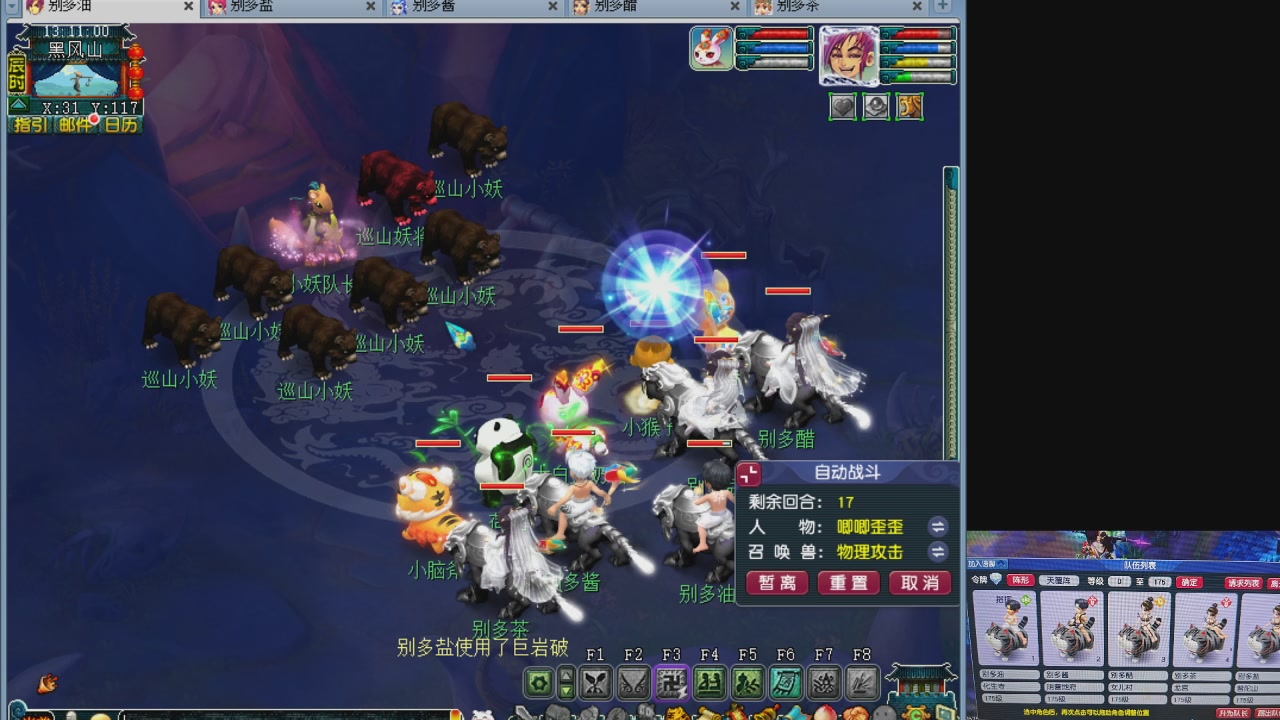The image size is (1280, 720).
Task: Open the 召唤兽 action selector in auto-battle panel
Action: pyautogui.click(x=938, y=551)
